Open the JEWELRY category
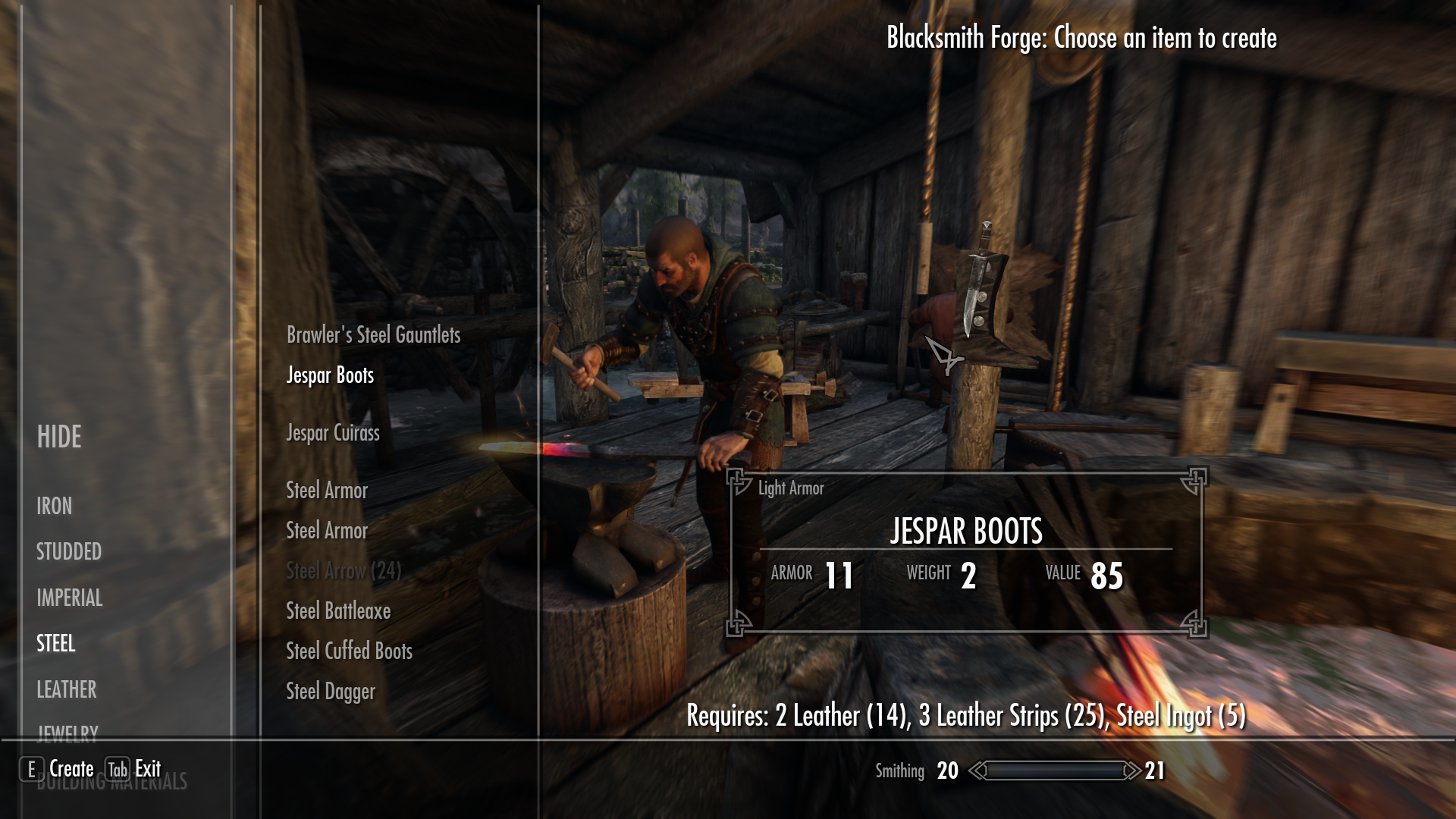Image resolution: width=1456 pixels, height=819 pixels. point(67,732)
